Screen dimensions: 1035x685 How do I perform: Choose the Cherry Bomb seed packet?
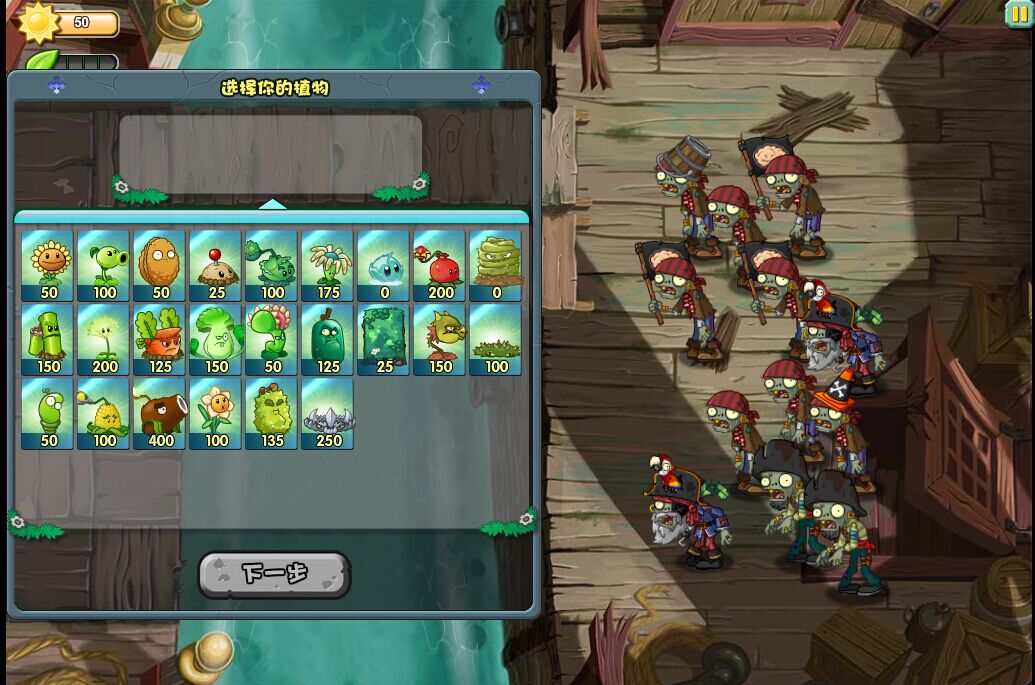tap(439, 266)
